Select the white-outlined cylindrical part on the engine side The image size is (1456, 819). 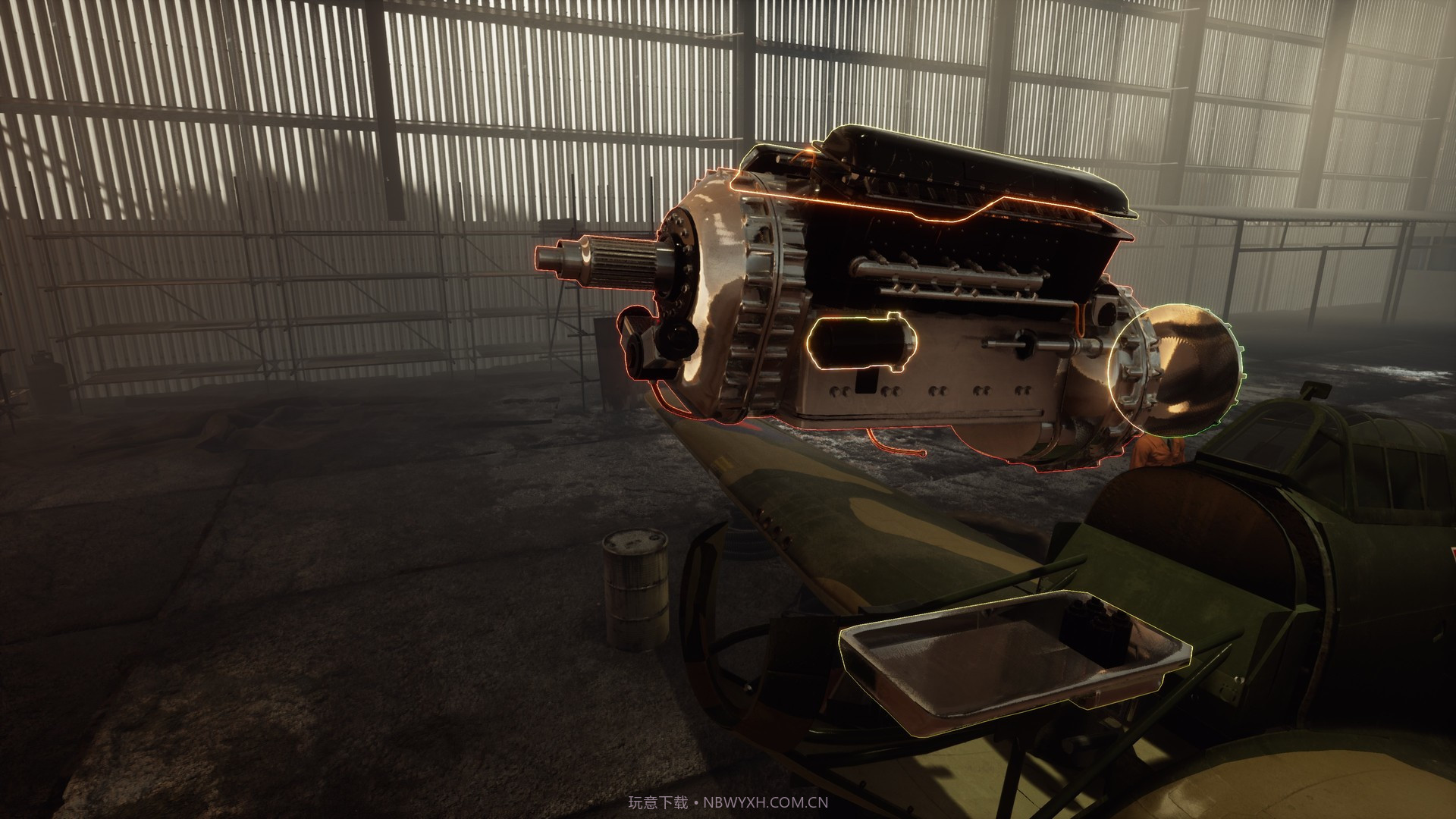coord(863,345)
